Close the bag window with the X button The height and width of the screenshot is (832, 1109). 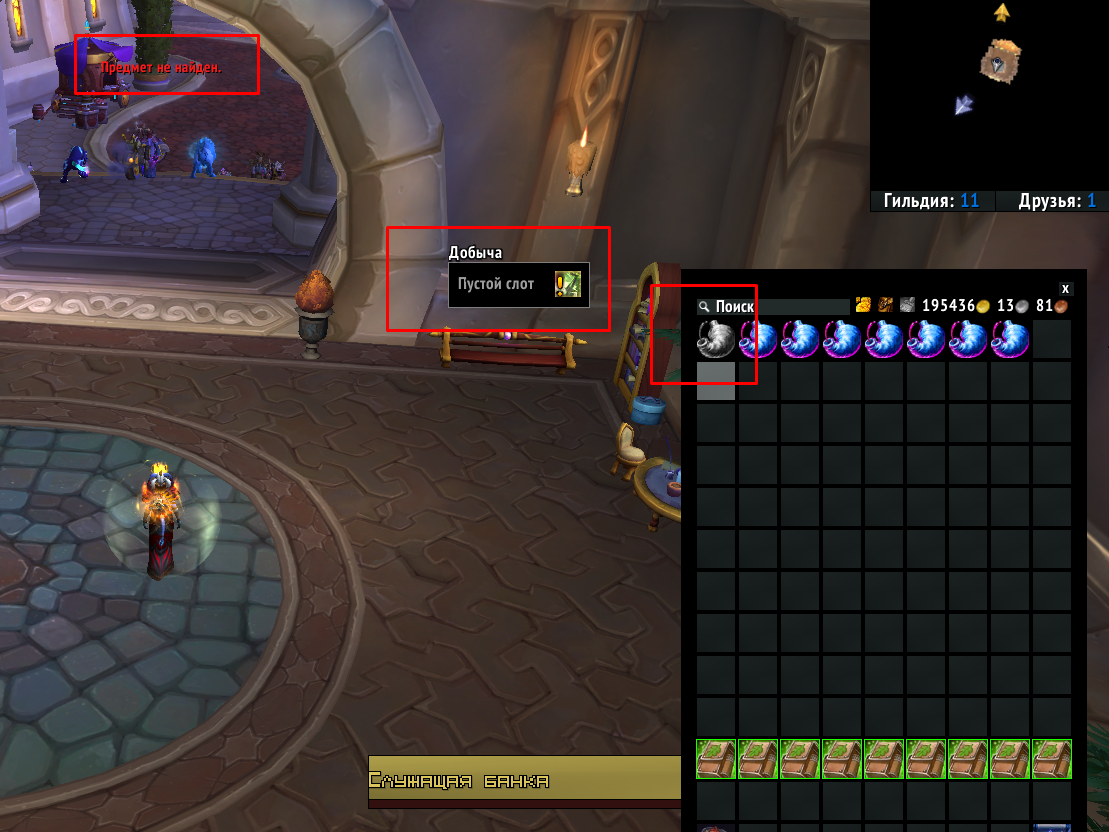(1065, 287)
